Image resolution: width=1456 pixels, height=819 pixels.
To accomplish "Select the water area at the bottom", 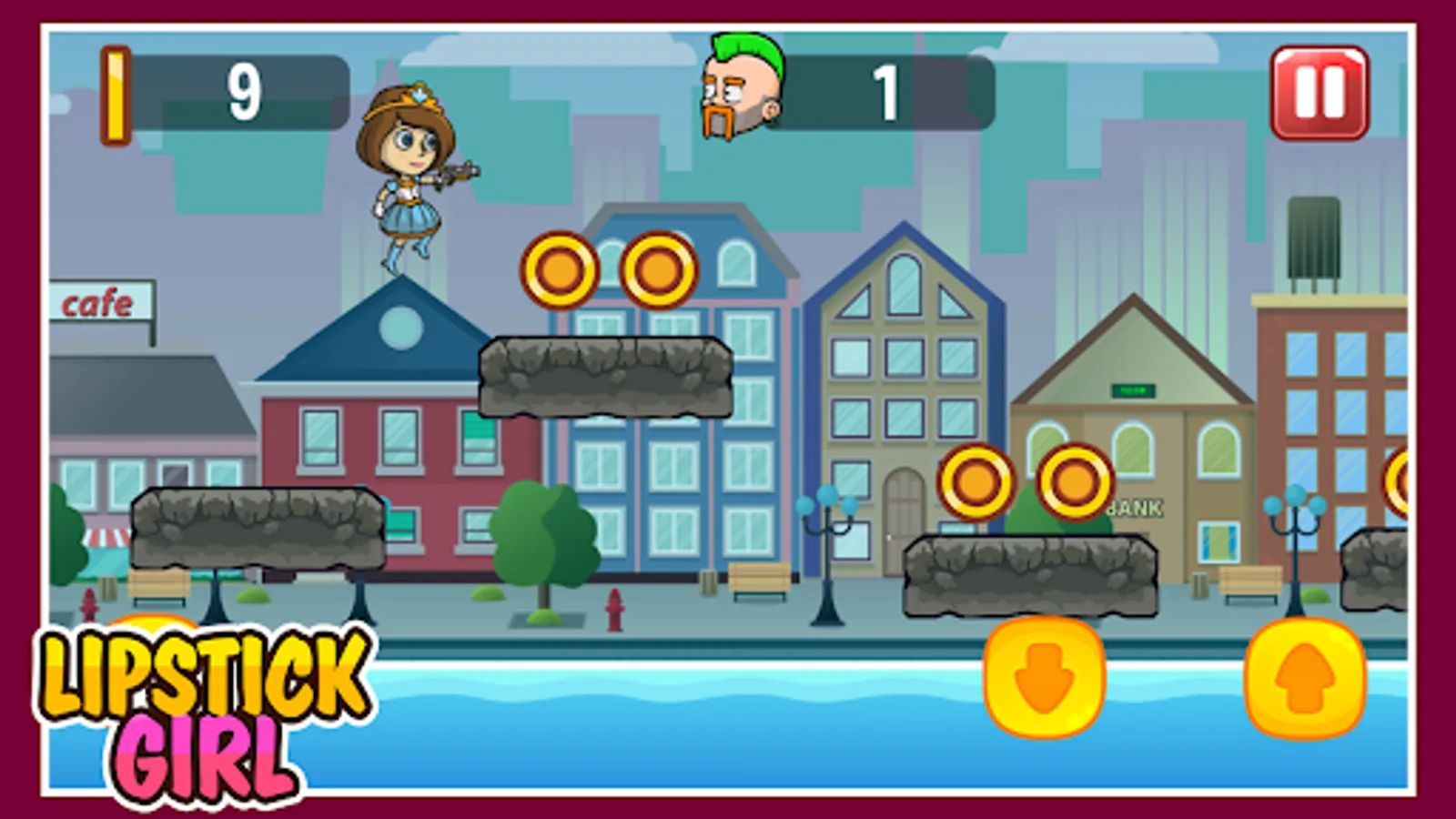I will 637,728.
